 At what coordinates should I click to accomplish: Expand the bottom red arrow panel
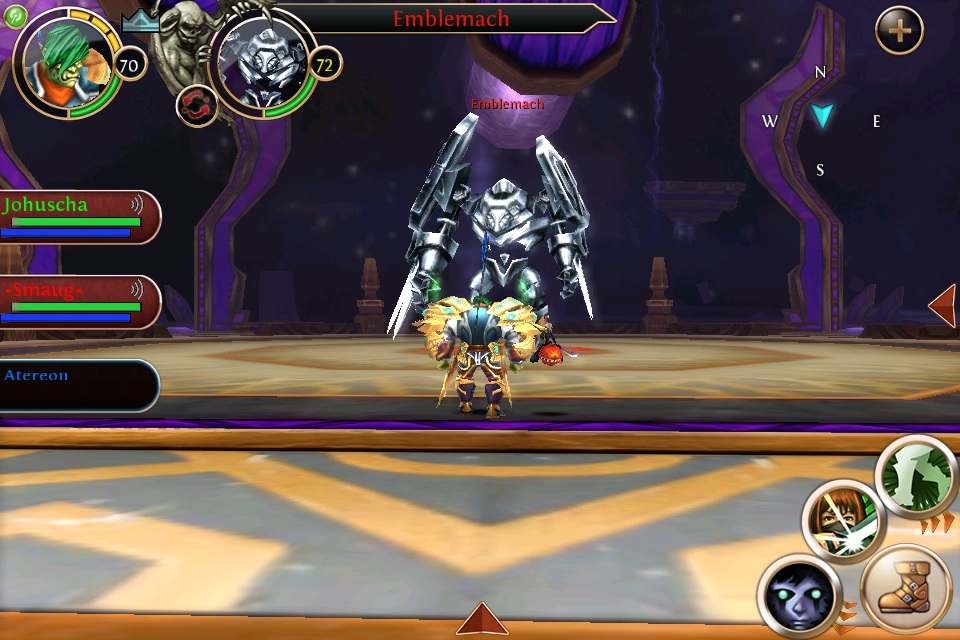pyautogui.click(x=482, y=619)
